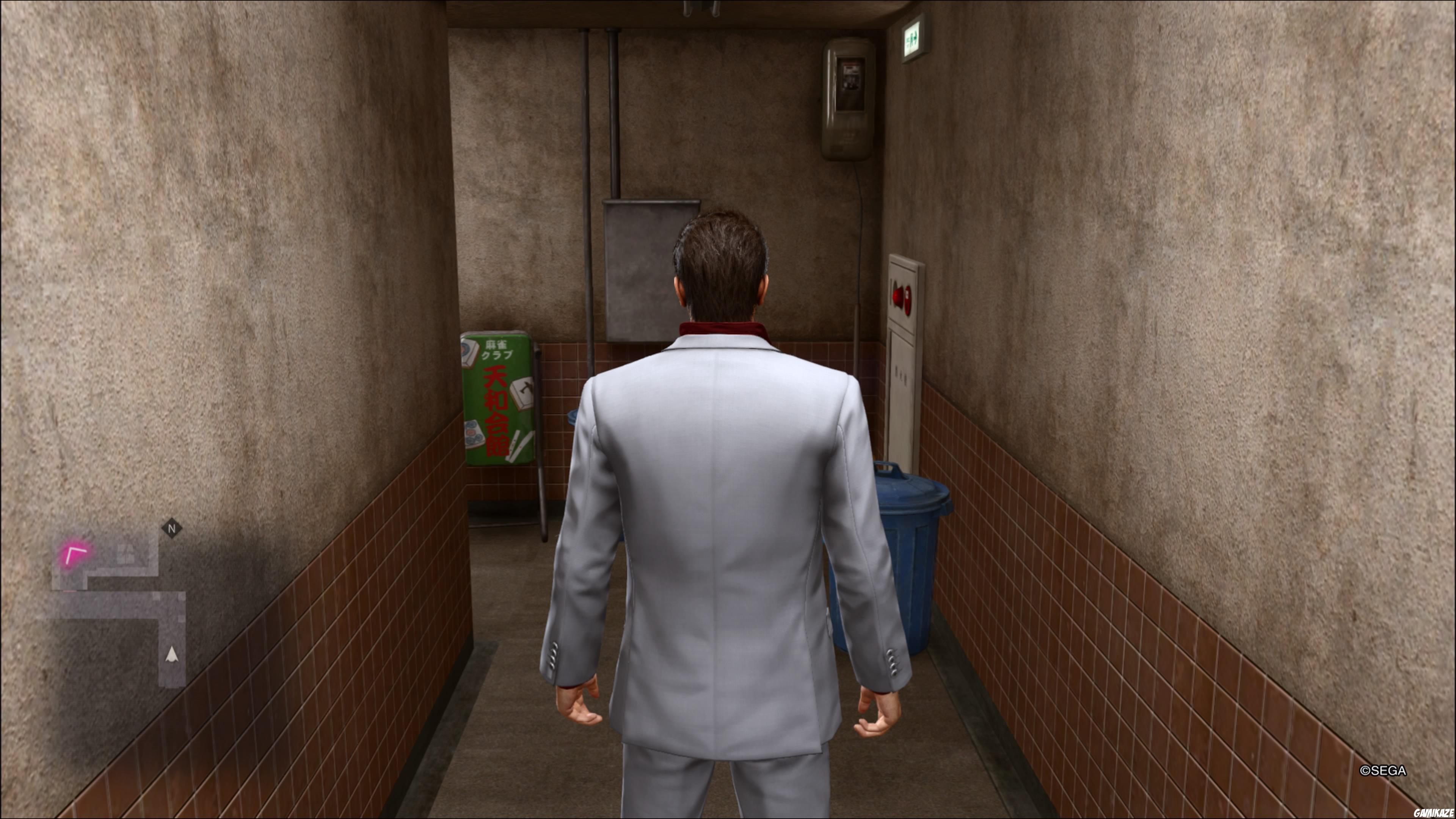
Task: Select the red lamp on the alarm panel
Action: tap(908, 300)
